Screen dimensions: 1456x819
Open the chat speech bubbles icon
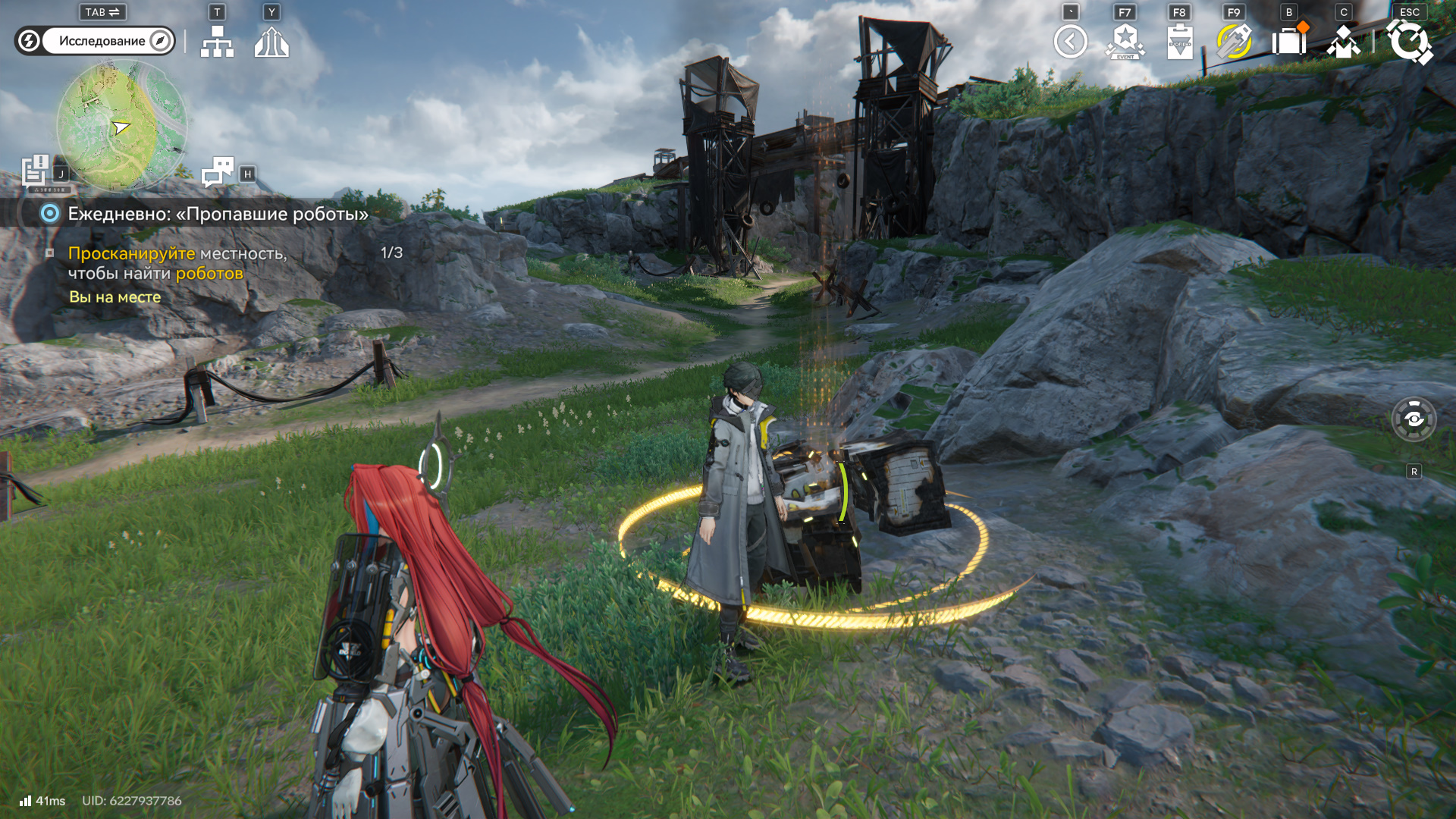coord(218,171)
